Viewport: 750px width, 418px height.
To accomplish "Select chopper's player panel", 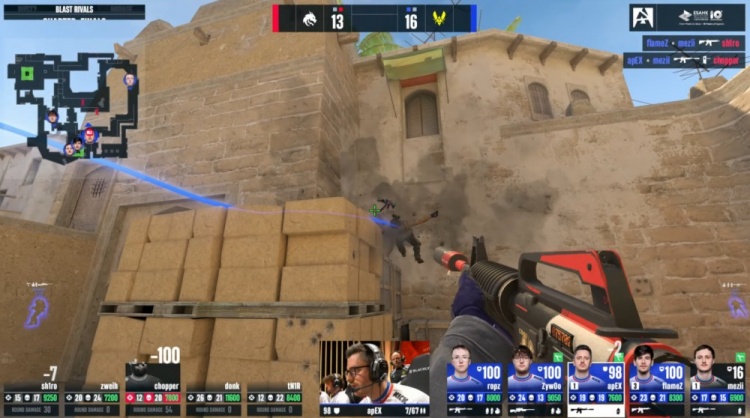I will (153, 385).
